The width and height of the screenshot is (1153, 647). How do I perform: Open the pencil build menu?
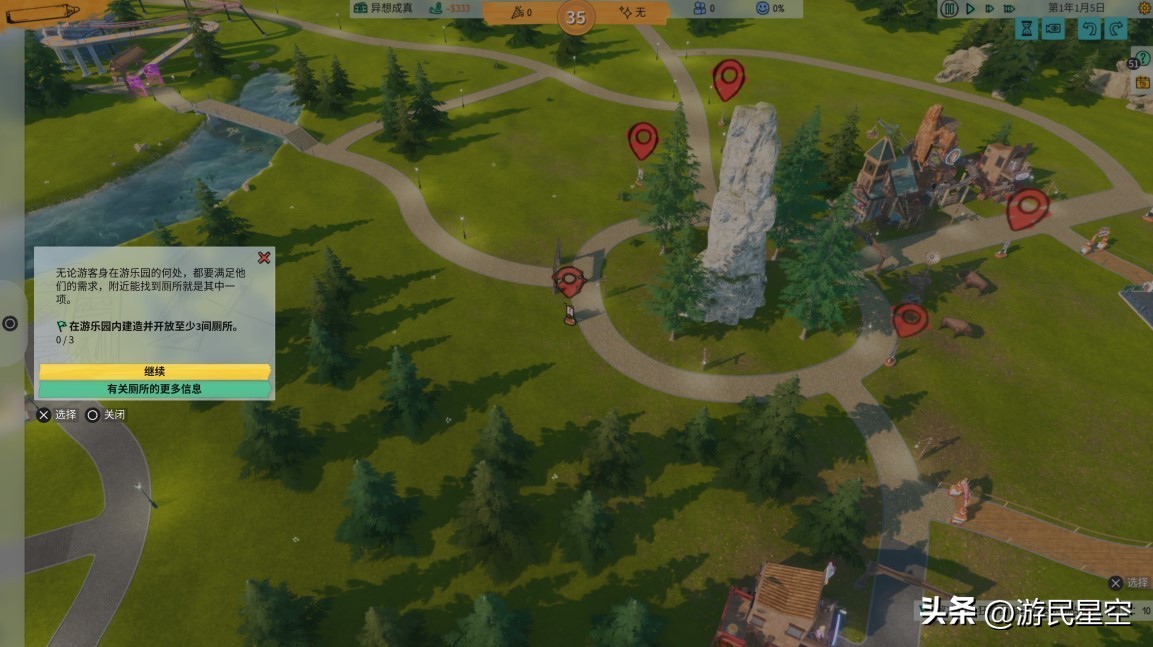[40, 12]
